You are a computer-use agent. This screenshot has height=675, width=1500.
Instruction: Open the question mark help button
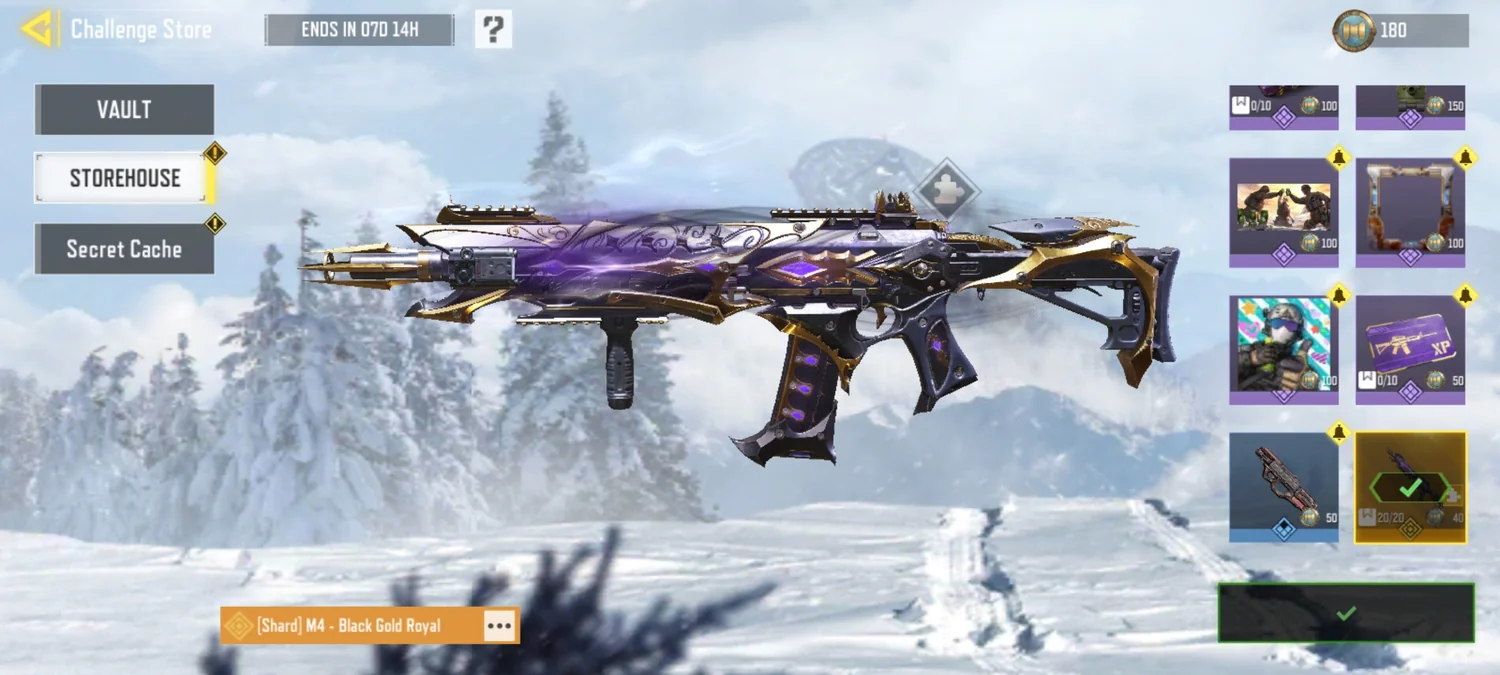click(x=493, y=30)
